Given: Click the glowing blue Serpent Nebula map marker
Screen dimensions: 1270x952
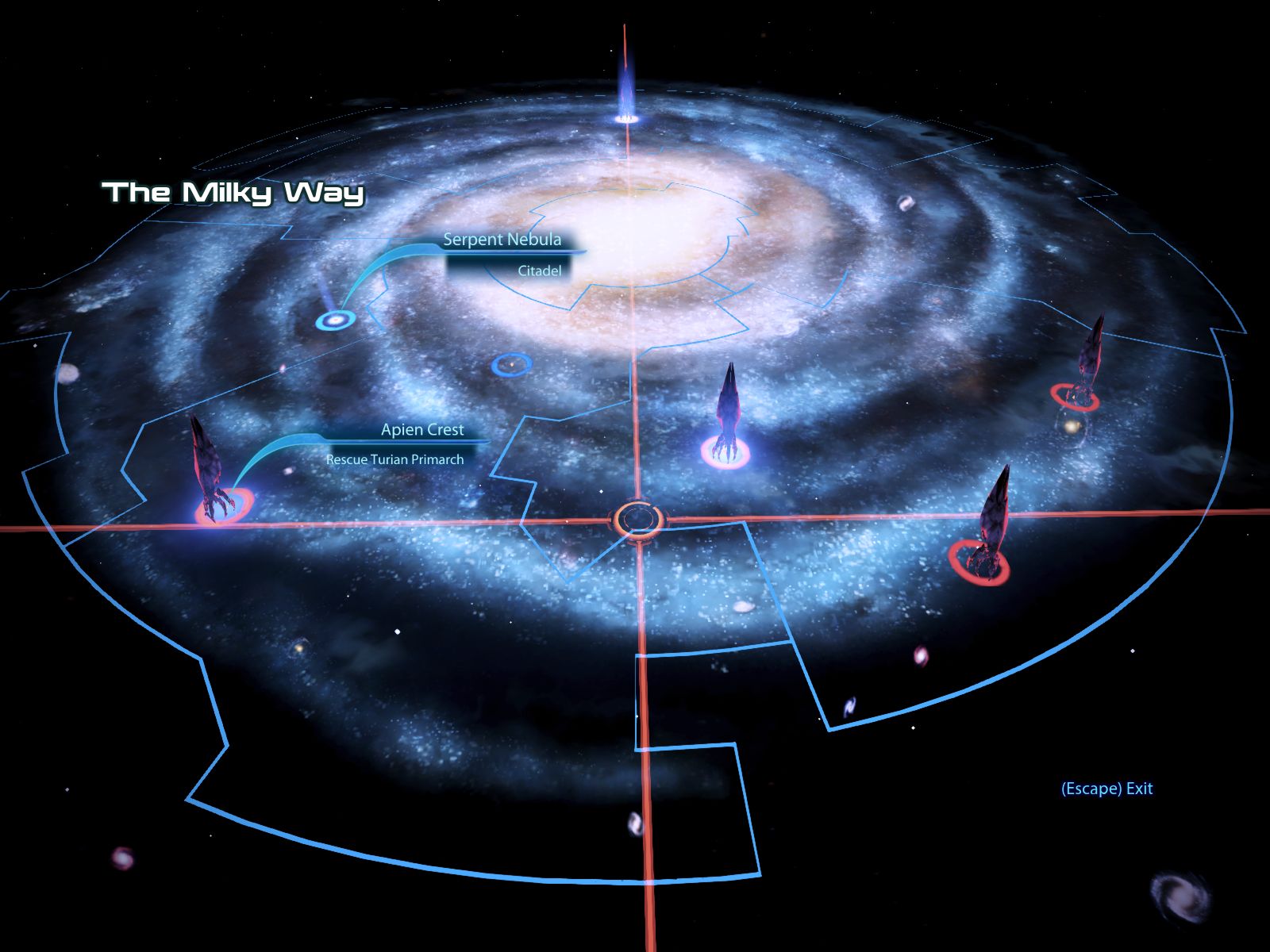Looking at the screenshot, I should tap(334, 321).
